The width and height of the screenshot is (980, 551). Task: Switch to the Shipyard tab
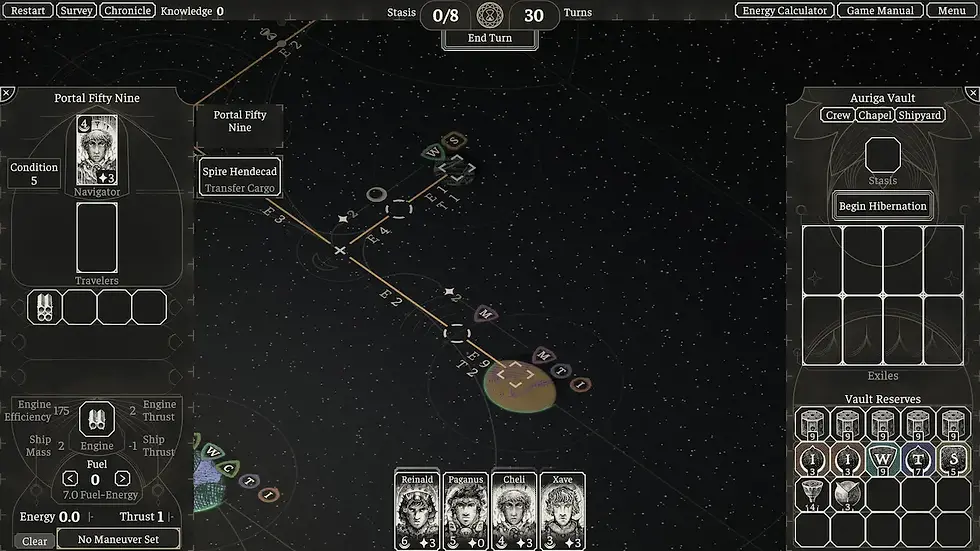point(920,116)
